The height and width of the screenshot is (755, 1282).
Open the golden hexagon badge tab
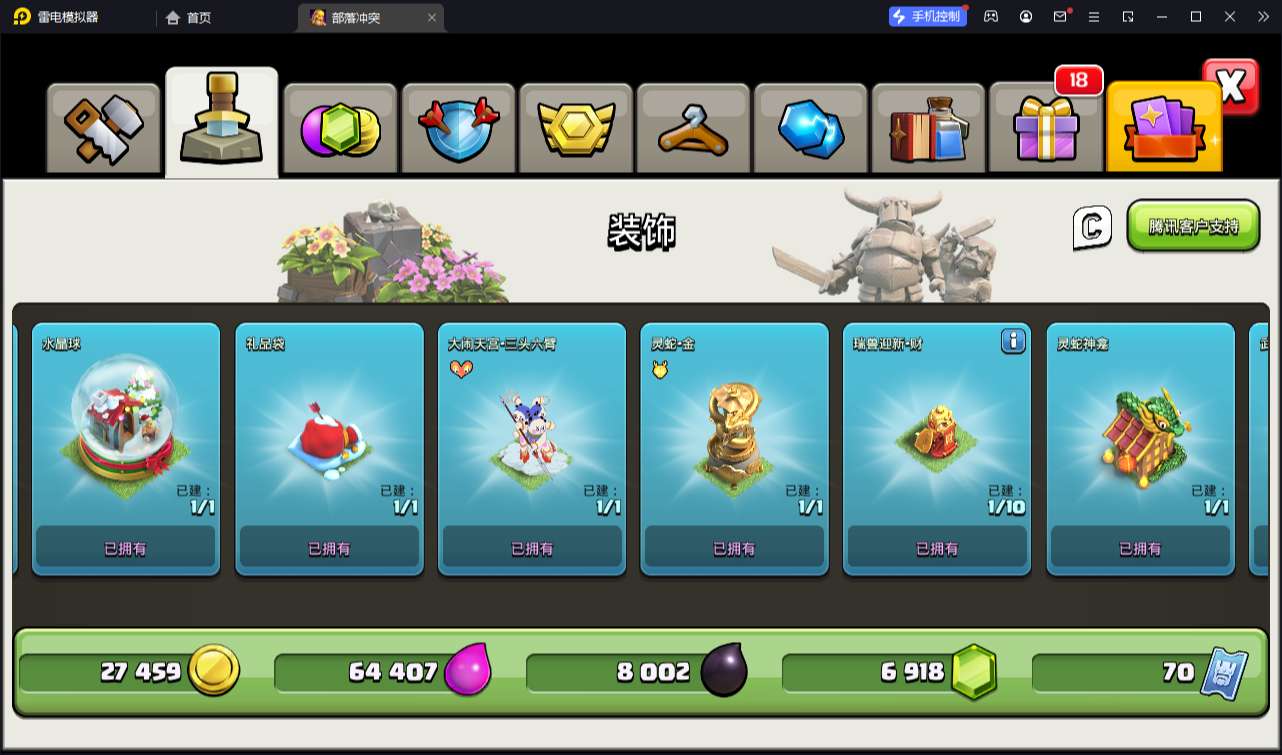(x=575, y=130)
